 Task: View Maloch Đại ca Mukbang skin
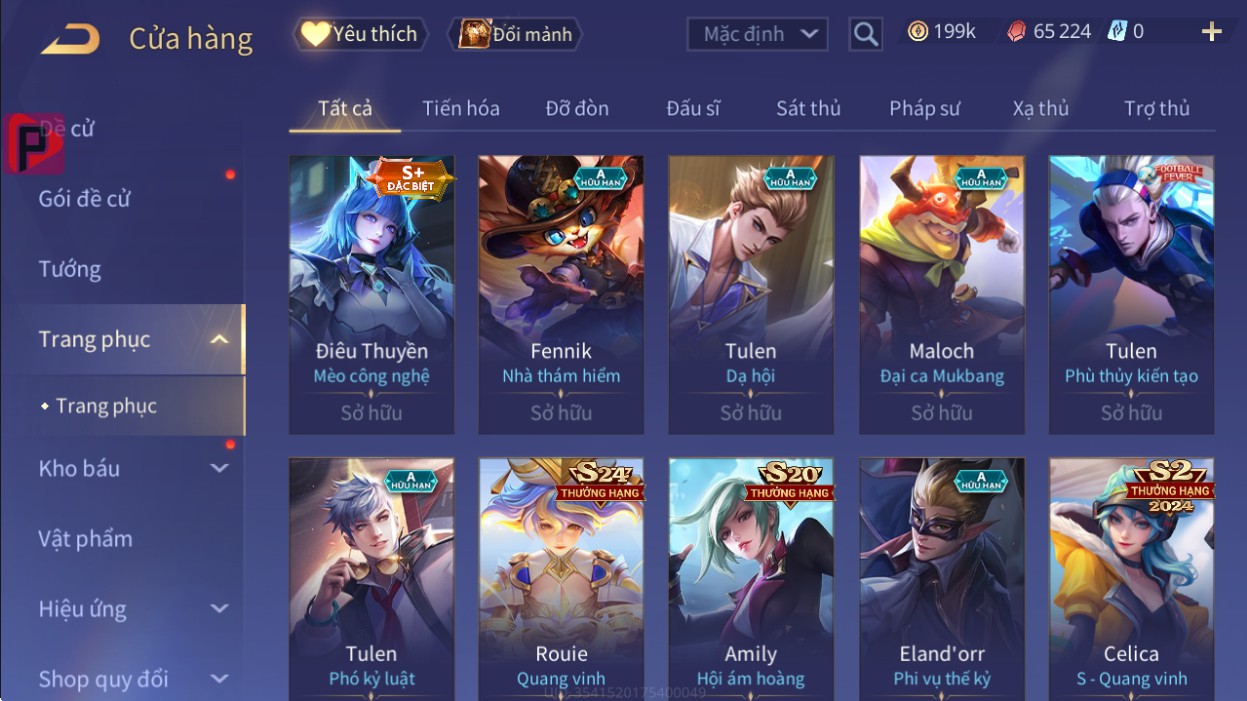tap(941, 294)
